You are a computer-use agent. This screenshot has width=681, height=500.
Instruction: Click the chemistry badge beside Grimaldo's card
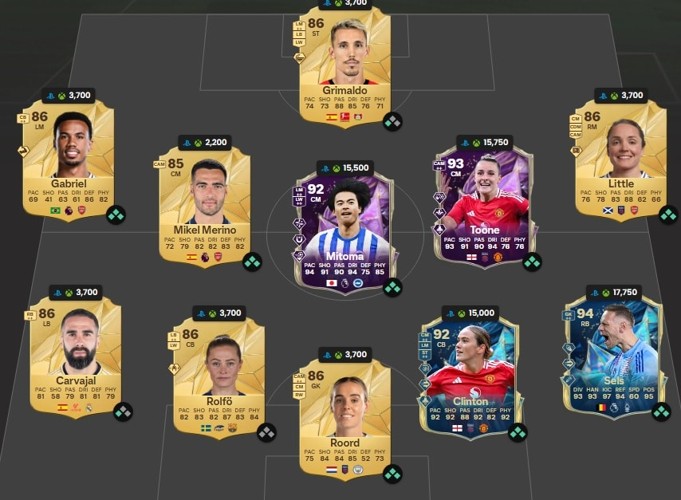[x=392, y=121]
